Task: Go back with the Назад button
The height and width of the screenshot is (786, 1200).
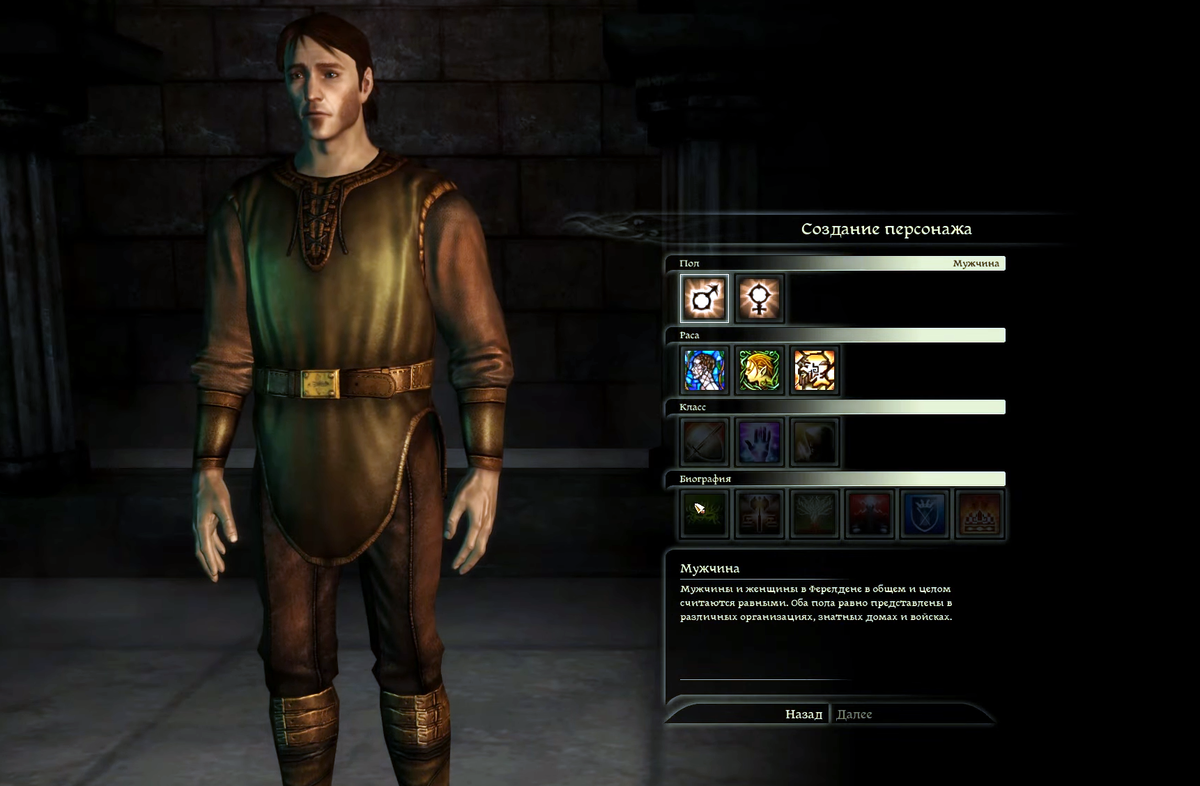Action: pos(803,714)
